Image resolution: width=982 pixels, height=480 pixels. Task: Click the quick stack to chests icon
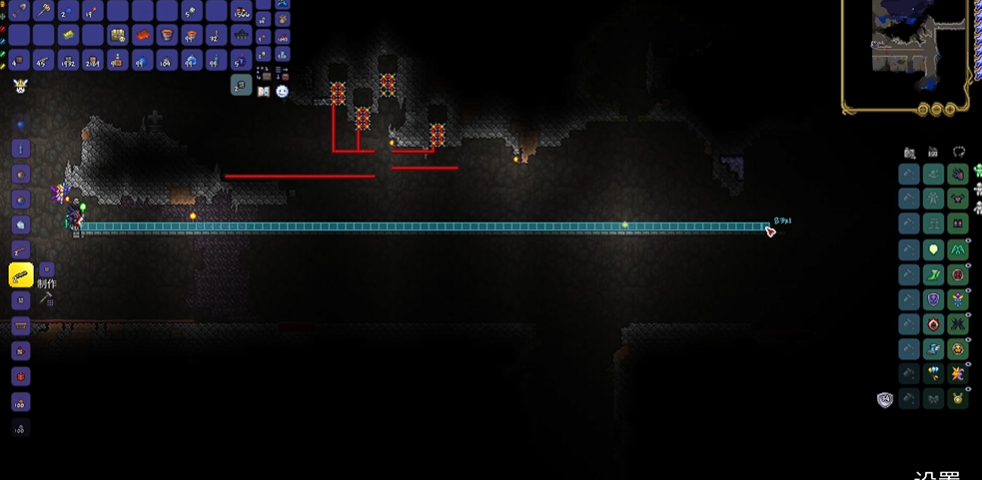[x=264, y=73]
